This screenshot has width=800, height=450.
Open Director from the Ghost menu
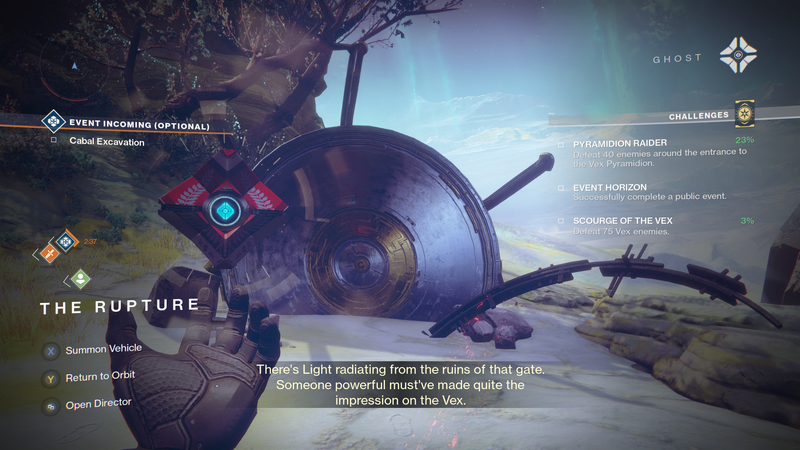(x=97, y=403)
